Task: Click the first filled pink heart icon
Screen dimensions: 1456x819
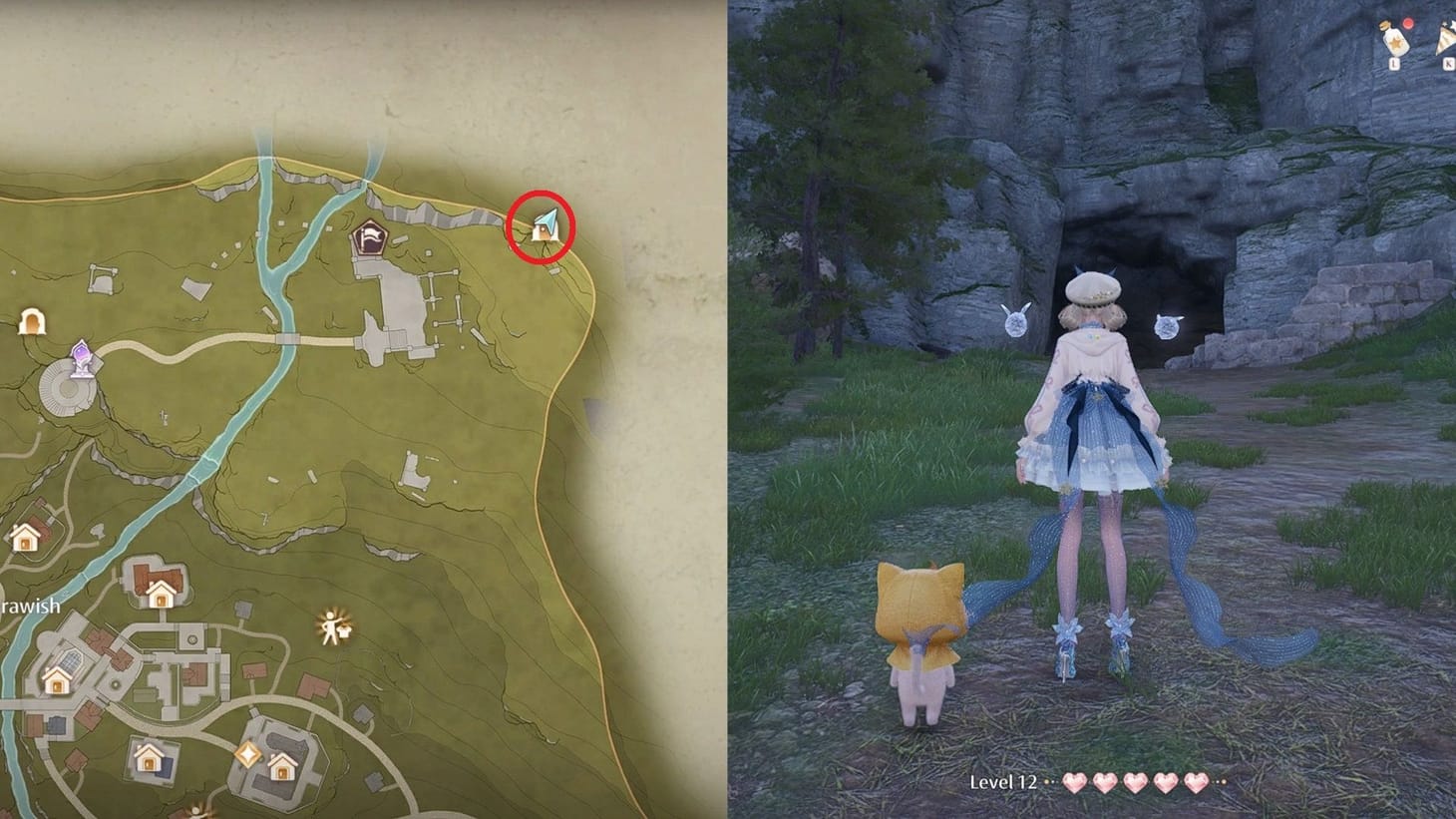Action: pos(1075,785)
